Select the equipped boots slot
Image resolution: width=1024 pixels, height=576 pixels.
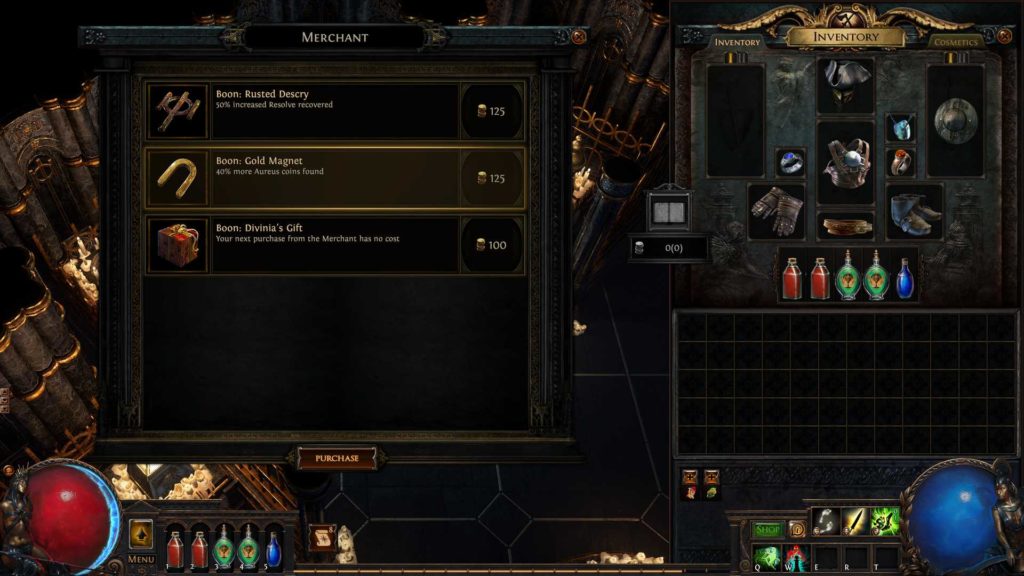[x=914, y=211]
